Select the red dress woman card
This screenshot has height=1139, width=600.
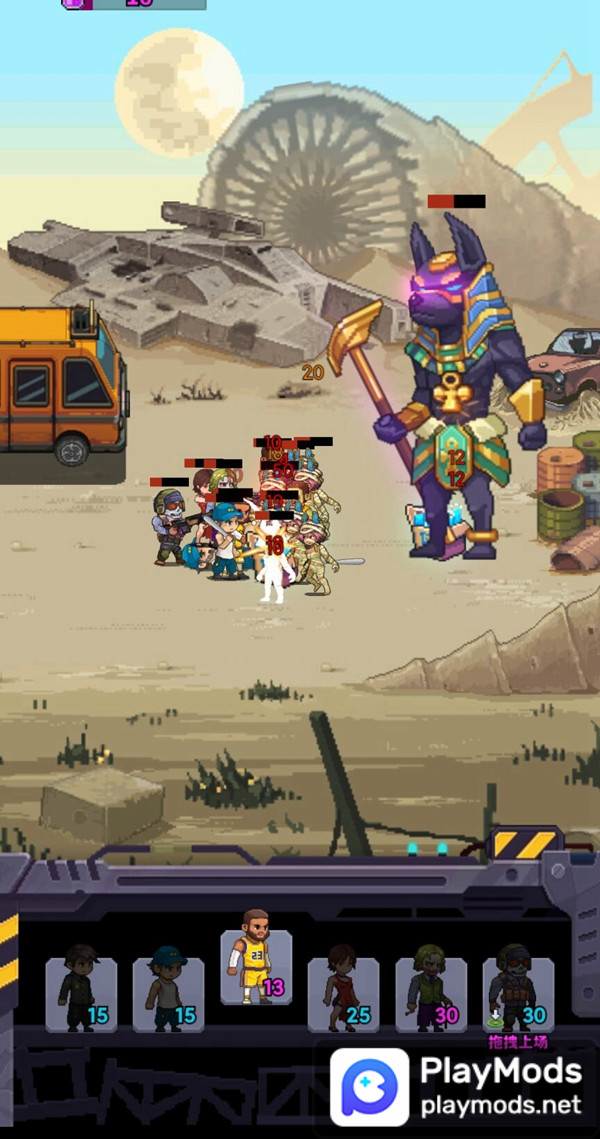pos(343,993)
